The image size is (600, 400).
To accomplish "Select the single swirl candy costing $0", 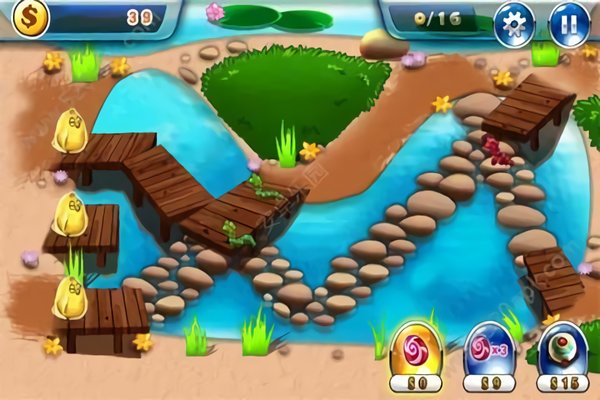I will [x=417, y=350].
